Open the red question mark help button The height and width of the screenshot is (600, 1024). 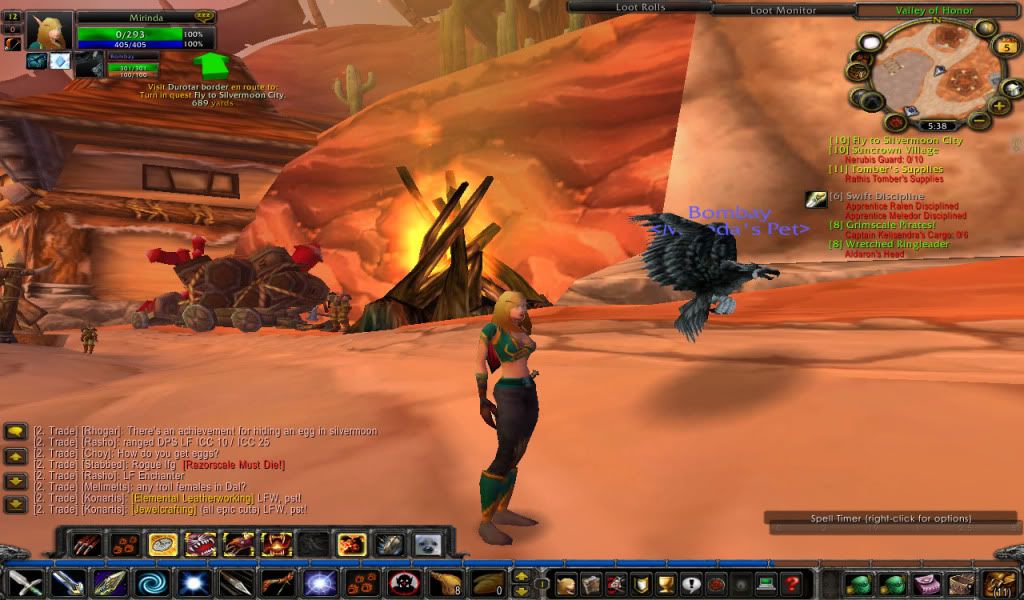791,584
